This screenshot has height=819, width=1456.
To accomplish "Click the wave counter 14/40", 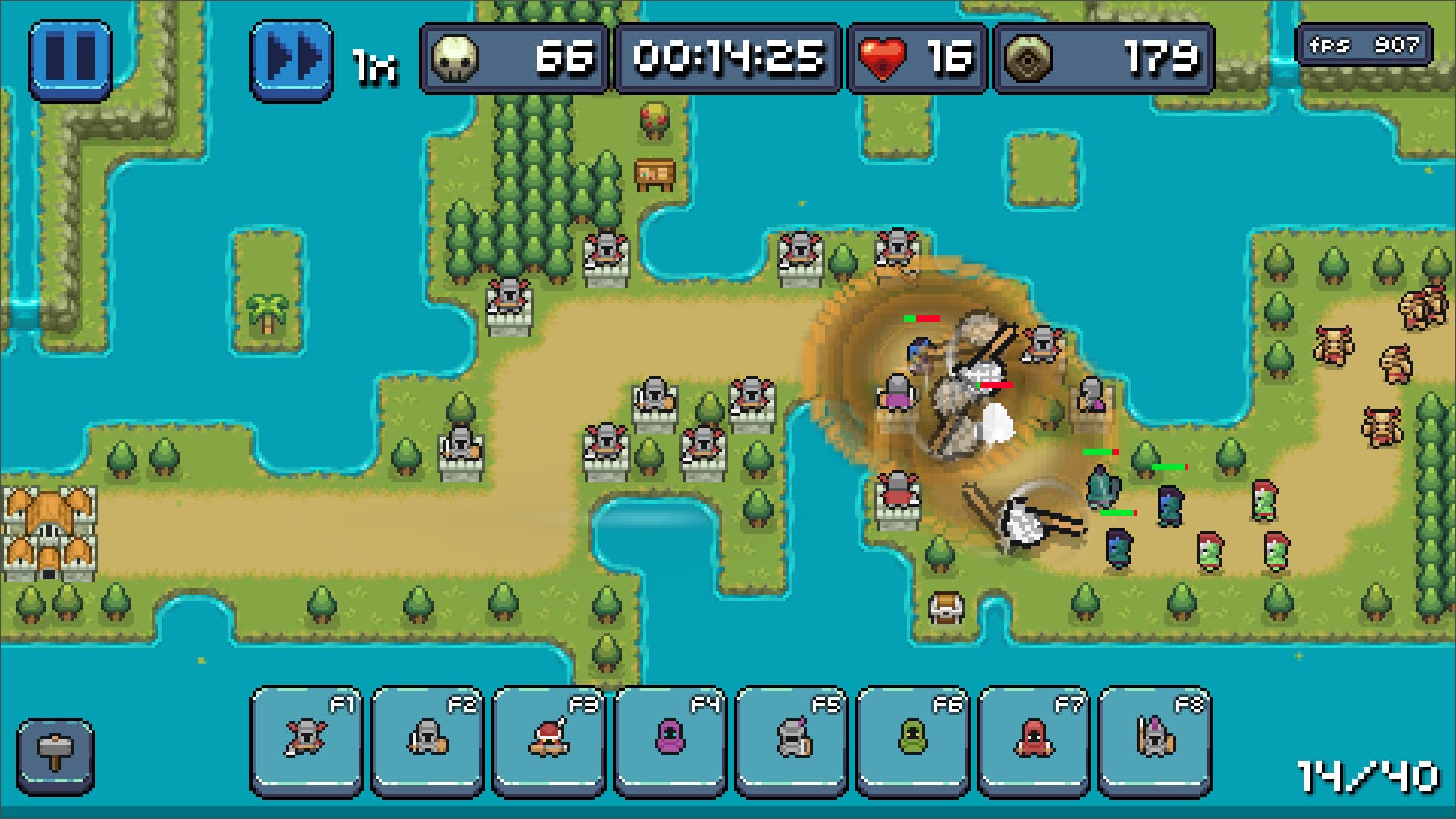I will click(1366, 775).
